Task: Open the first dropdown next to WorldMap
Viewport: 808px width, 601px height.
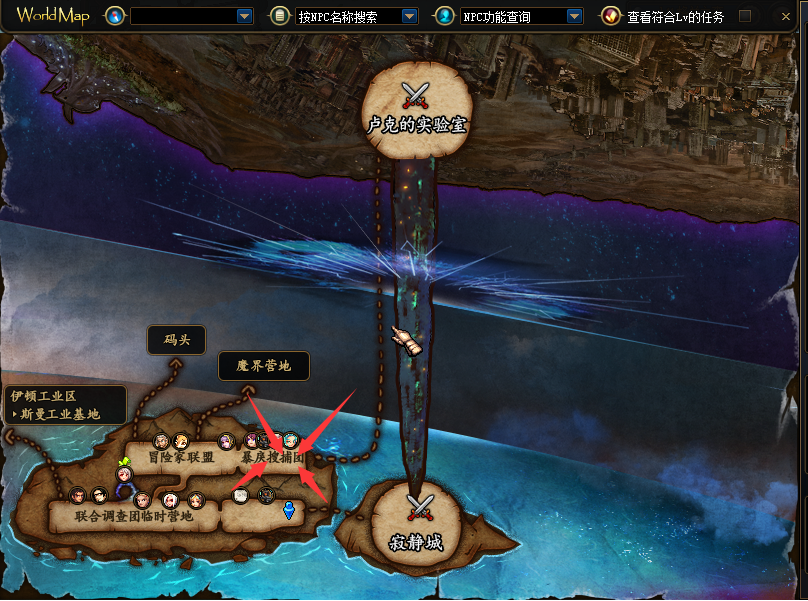Action: click(x=245, y=16)
